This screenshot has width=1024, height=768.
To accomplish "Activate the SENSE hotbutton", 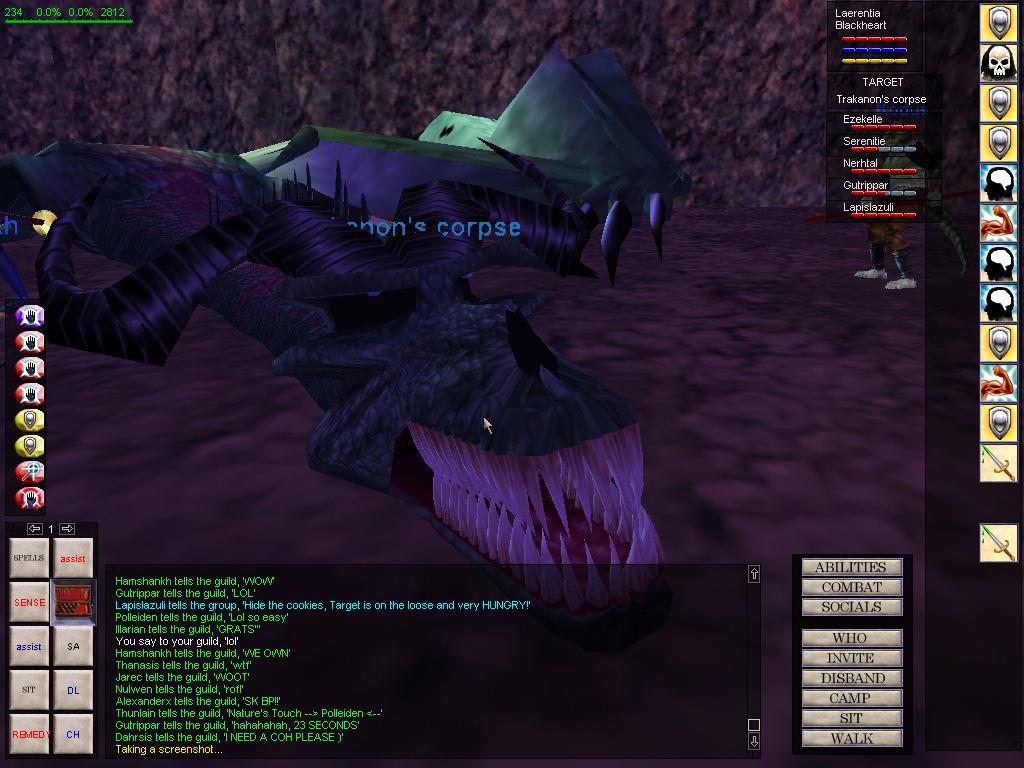I will point(29,603).
